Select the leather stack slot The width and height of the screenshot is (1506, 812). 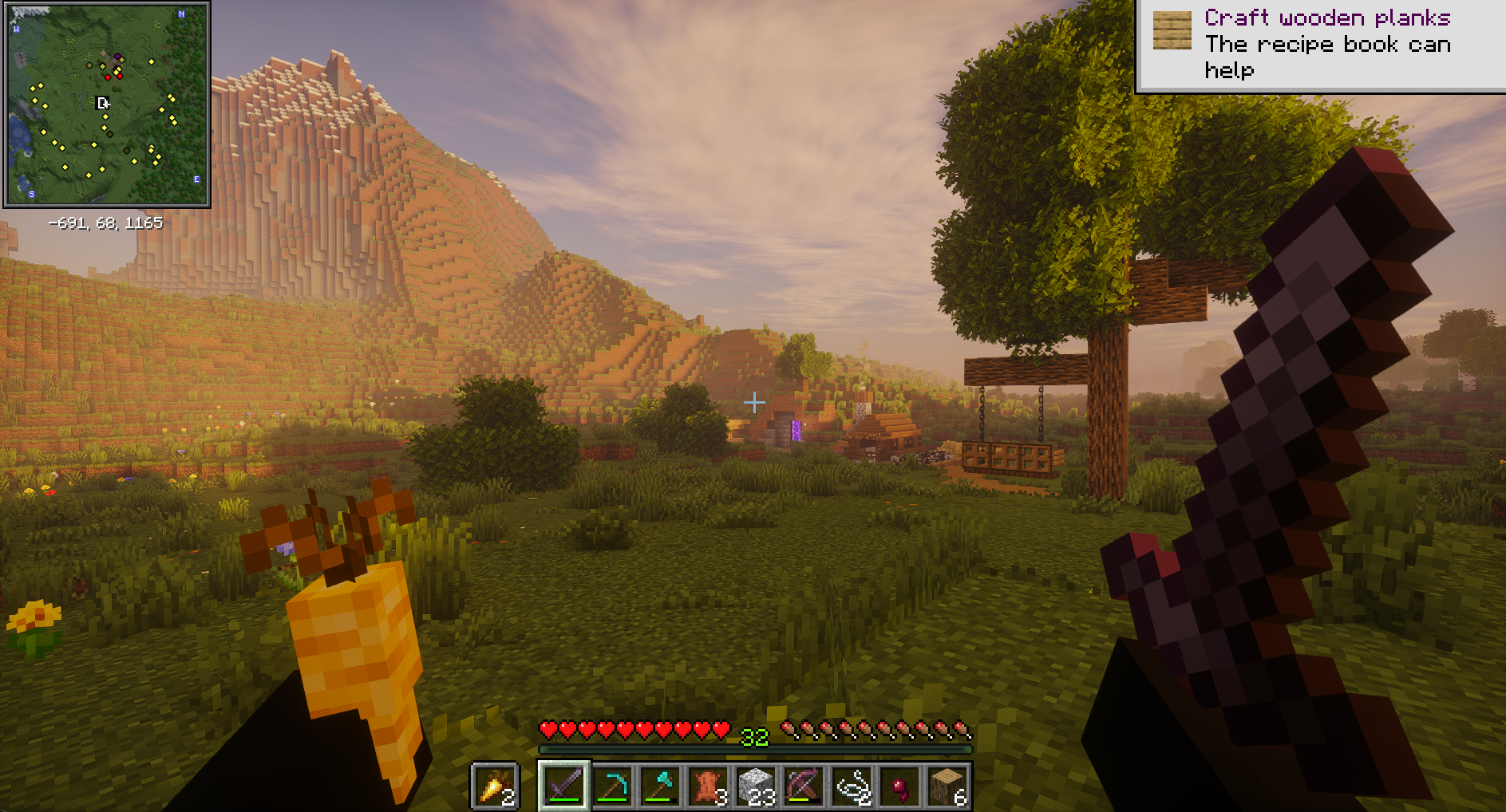pos(708,786)
